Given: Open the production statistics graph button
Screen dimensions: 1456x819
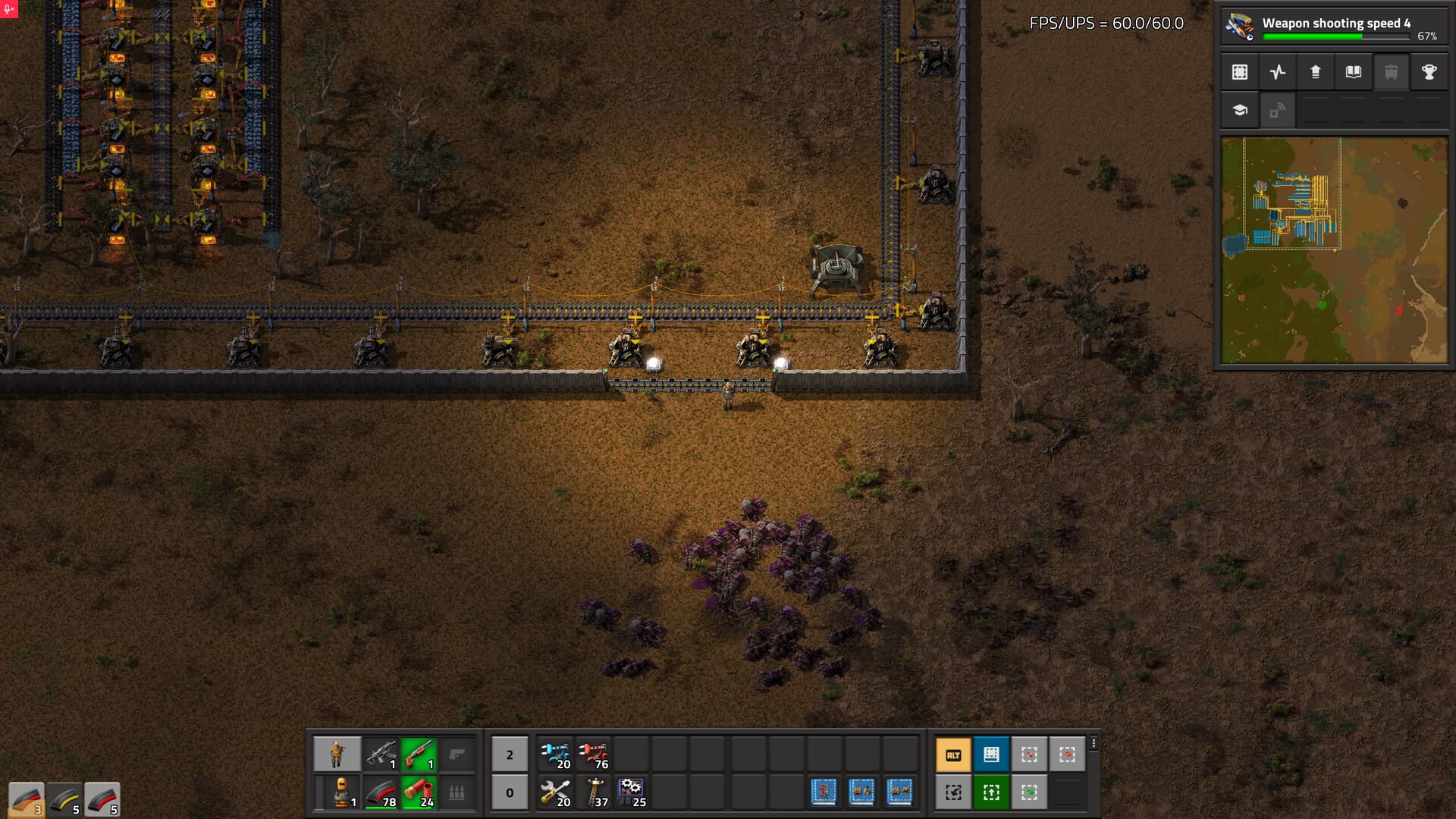Looking at the screenshot, I should pos(1278,72).
